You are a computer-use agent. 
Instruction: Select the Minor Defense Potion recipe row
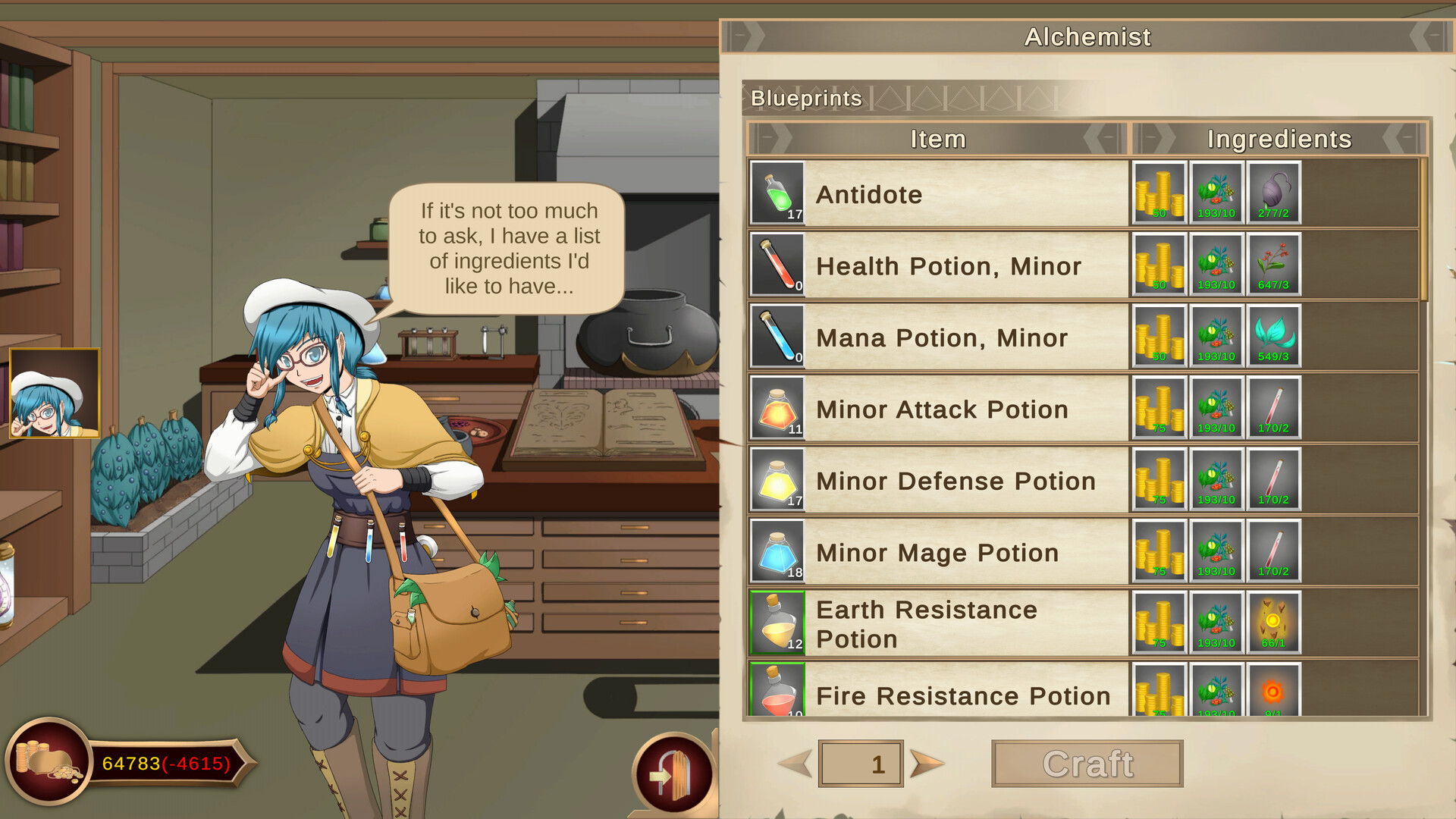coord(948,479)
